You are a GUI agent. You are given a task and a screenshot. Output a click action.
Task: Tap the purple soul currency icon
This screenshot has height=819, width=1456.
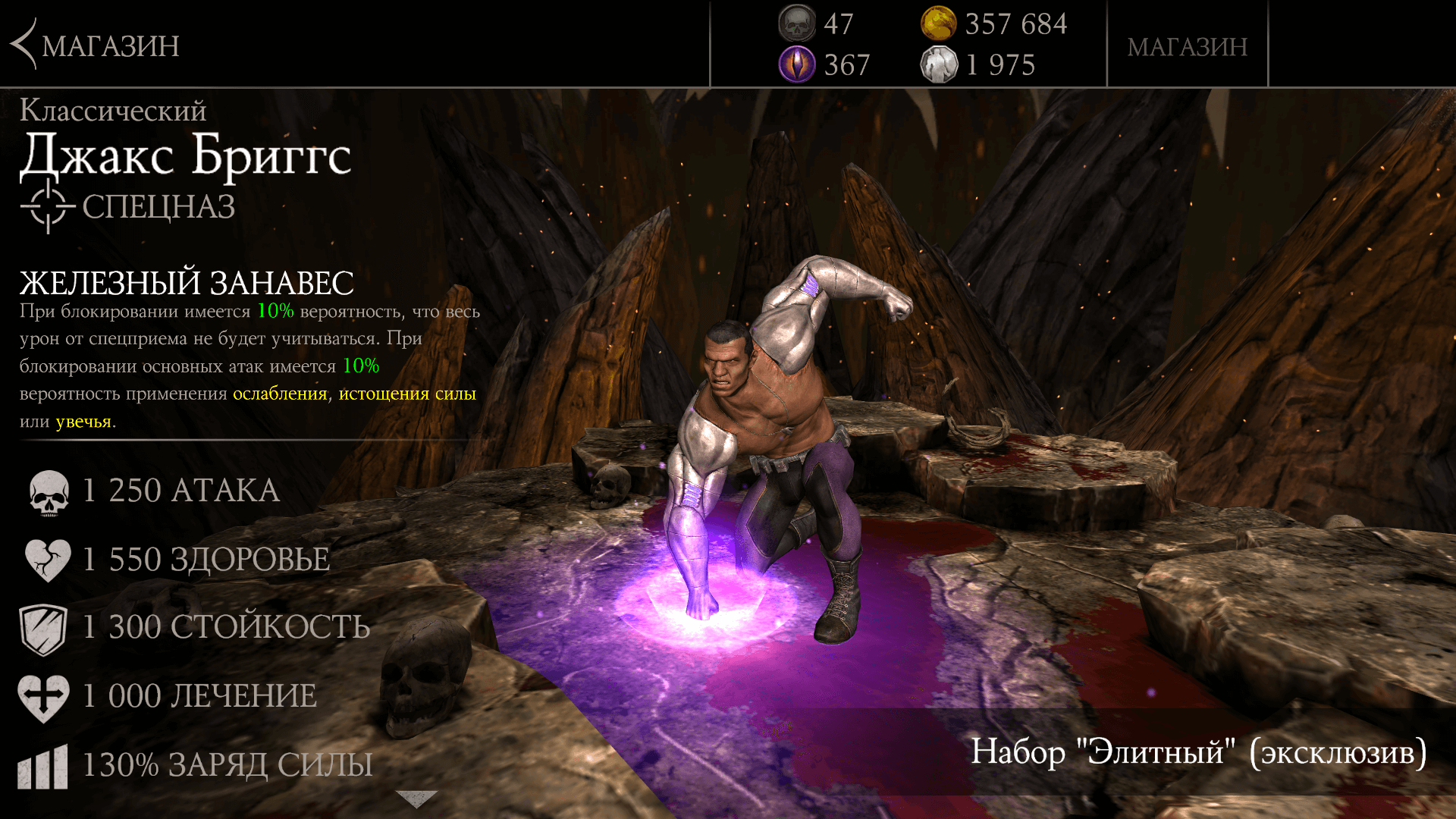(796, 64)
